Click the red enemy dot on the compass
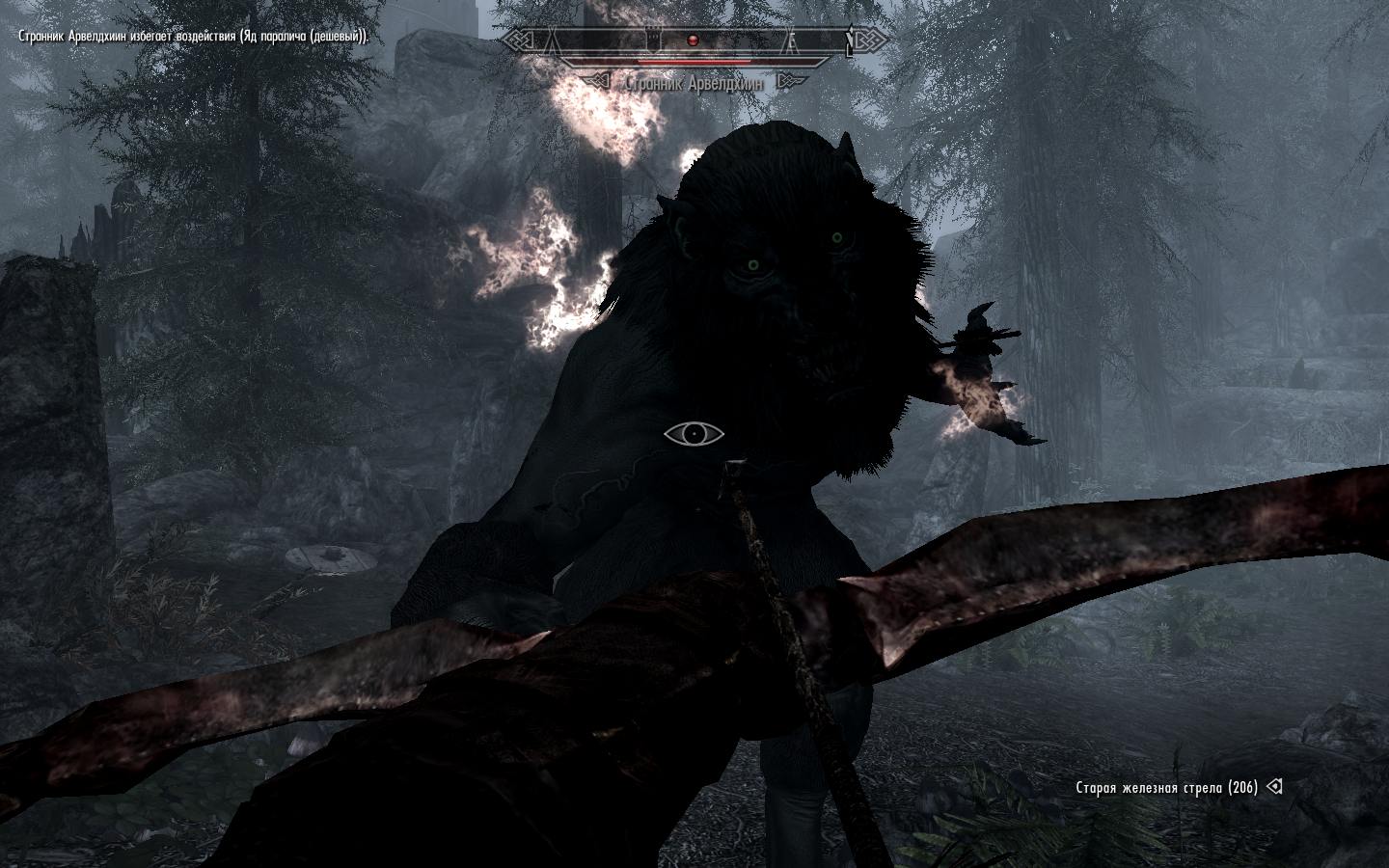The height and width of the screenshot is (868, 1389). [x=693, y=40]
